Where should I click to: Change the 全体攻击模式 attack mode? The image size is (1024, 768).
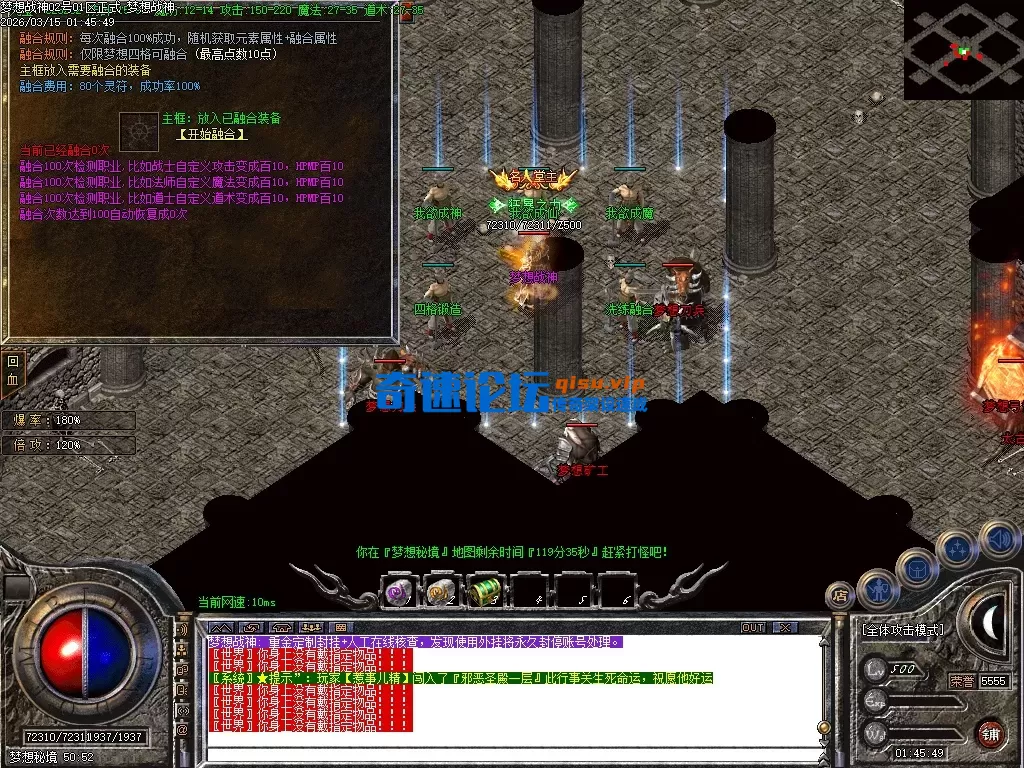903,631
